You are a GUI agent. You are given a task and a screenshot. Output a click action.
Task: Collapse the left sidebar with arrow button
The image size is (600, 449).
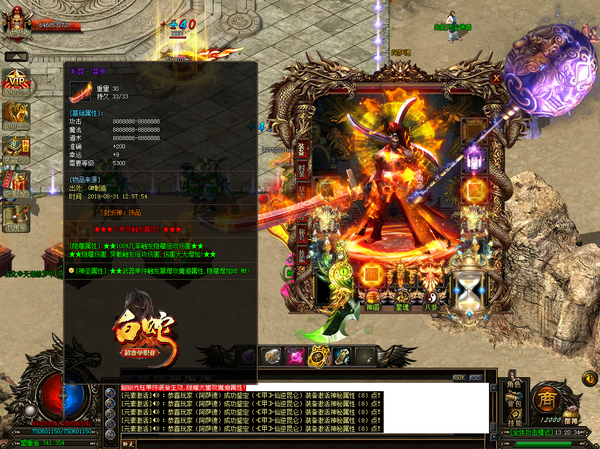click(x=15, y=57)
